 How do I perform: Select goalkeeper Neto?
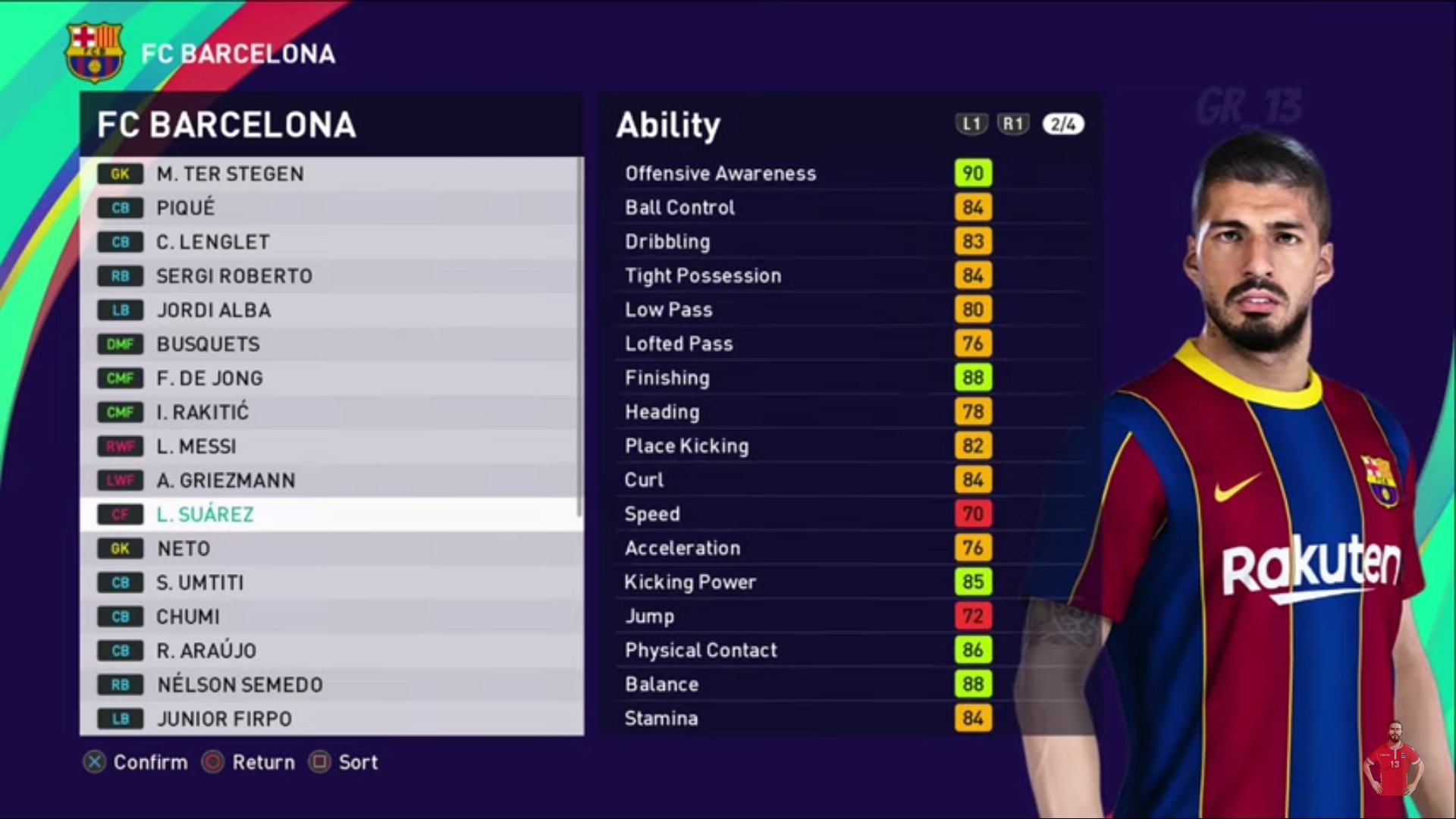[x=331, y=549]
